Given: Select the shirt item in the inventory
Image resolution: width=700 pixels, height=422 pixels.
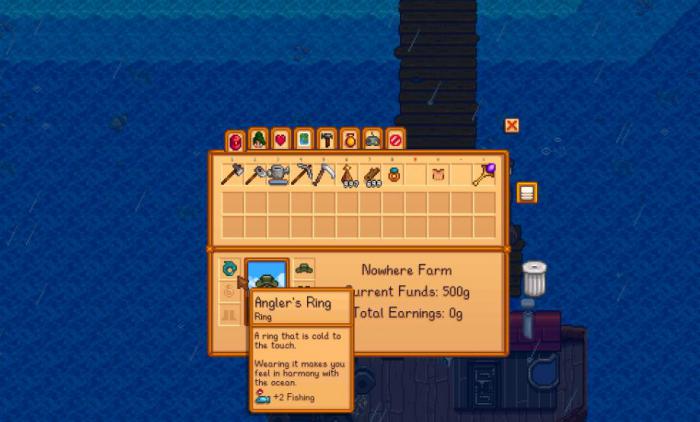Looking at the screenshot, I should (438, 175).
